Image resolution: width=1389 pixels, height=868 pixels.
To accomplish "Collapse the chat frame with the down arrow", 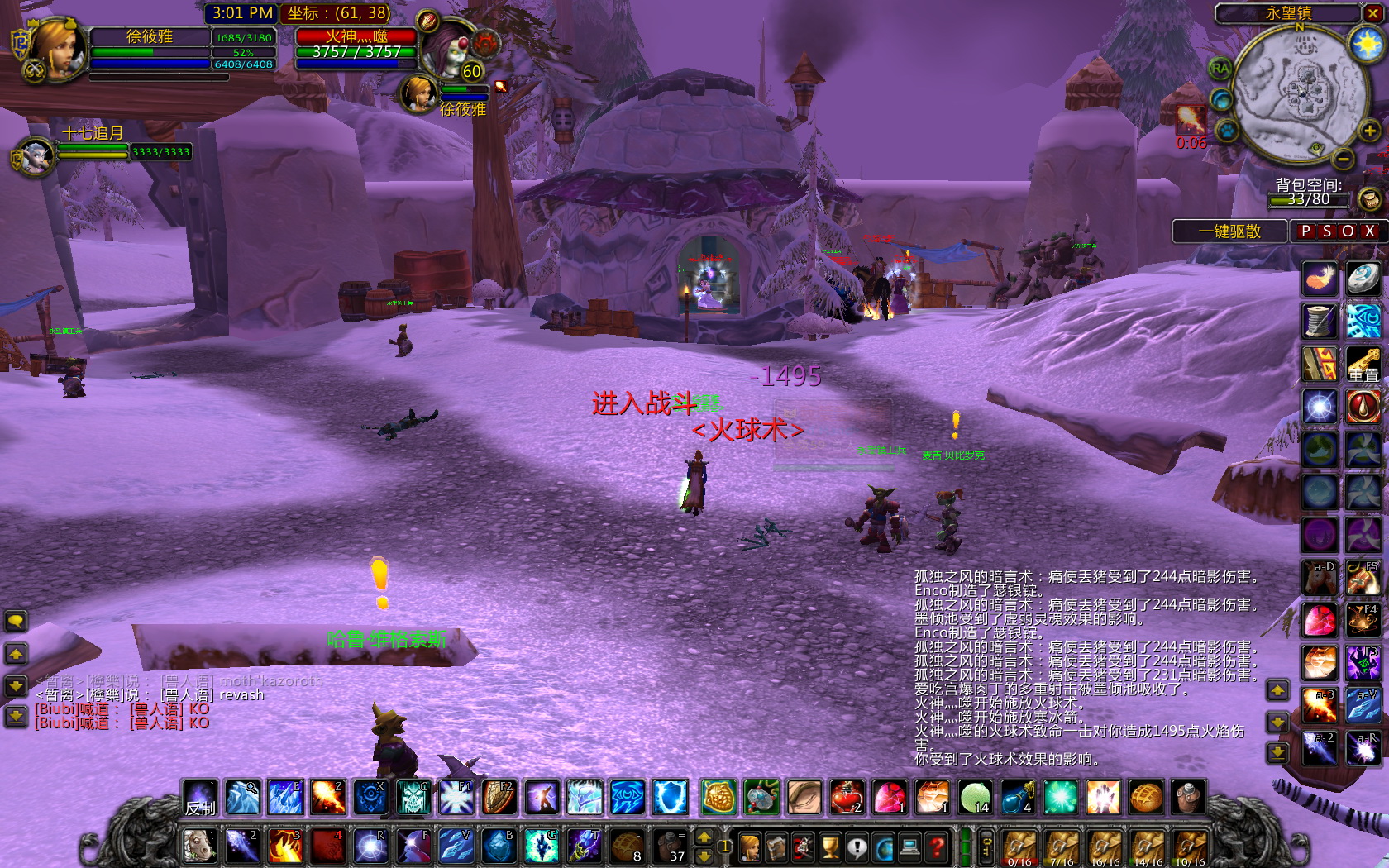I will pyautogui.click(x=15, y=684).
